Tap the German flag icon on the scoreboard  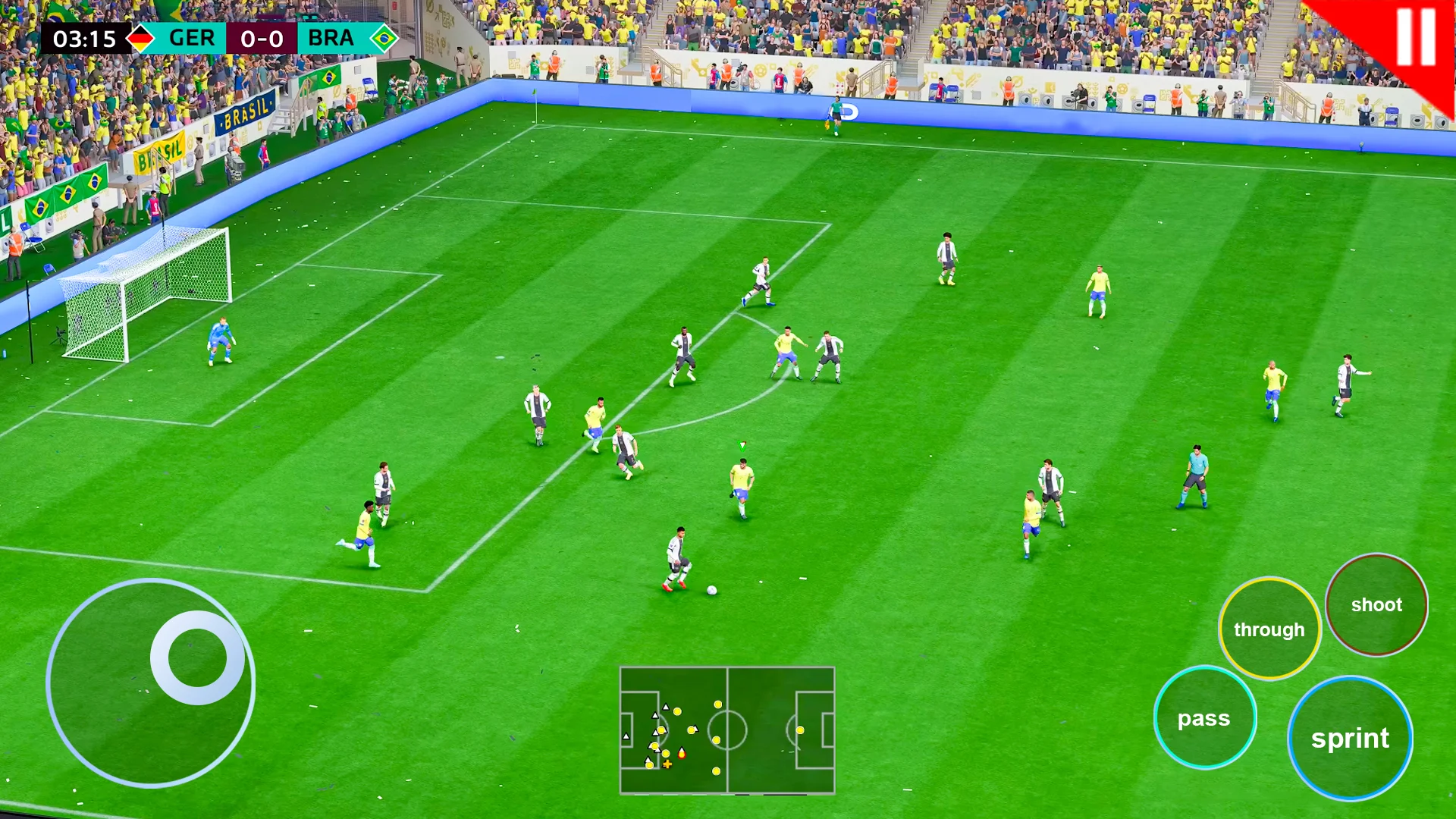(x=141, y=39)
